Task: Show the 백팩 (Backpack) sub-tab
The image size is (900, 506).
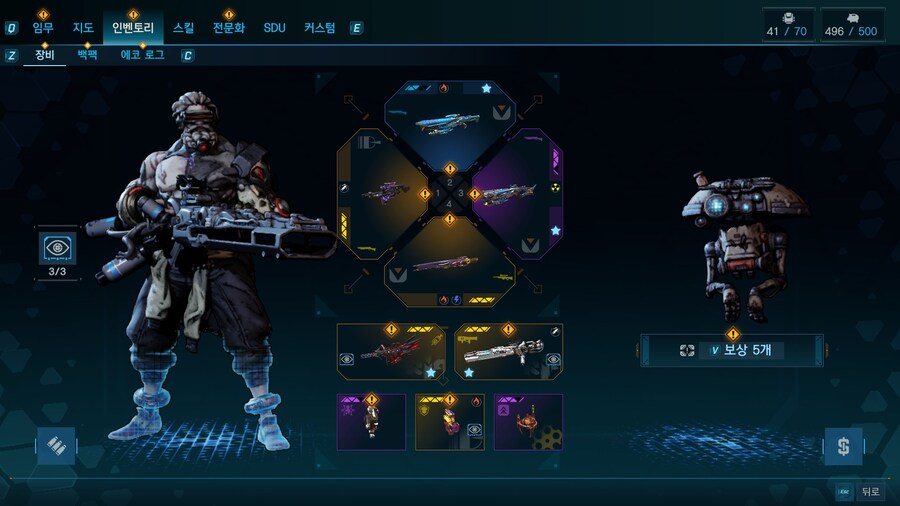Action: pos(87,55)
